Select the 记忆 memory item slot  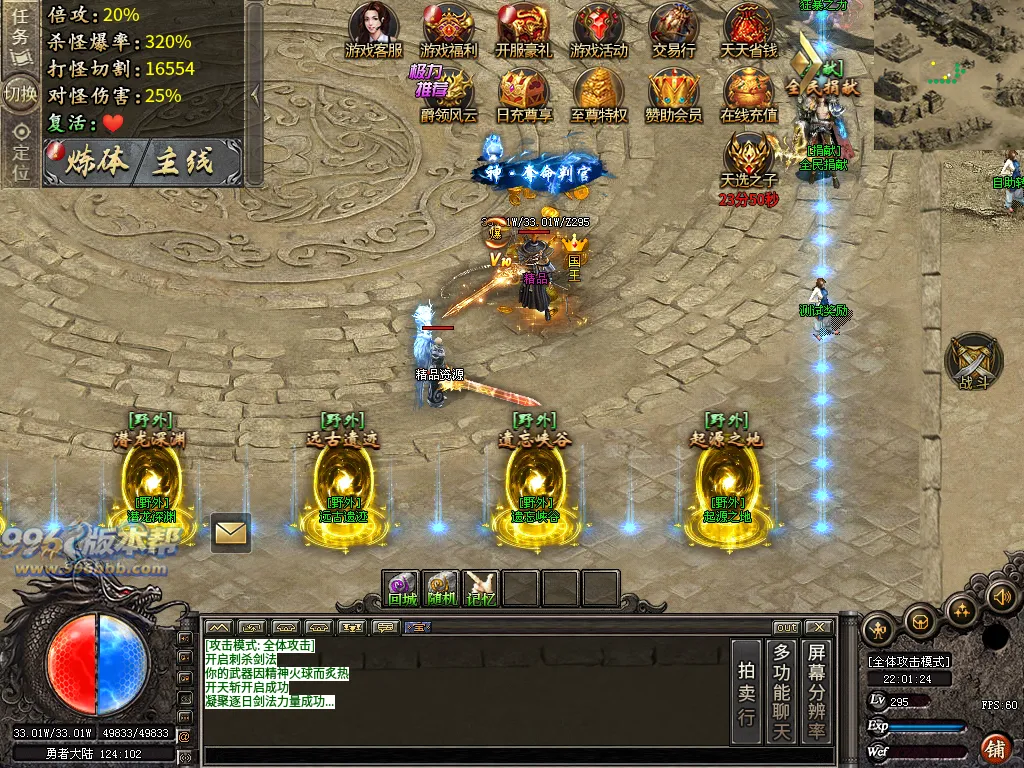[481, 588]
